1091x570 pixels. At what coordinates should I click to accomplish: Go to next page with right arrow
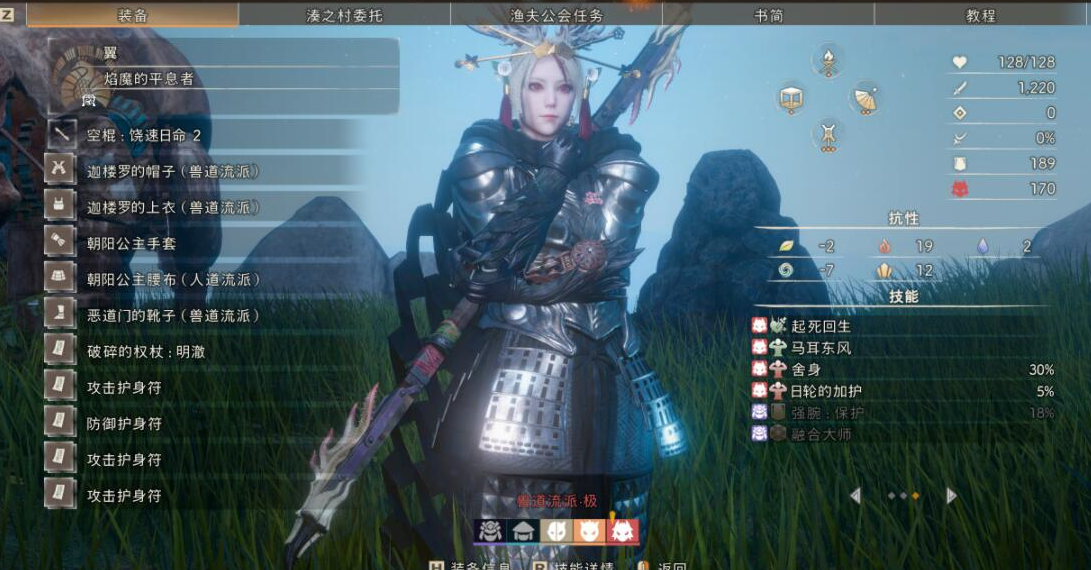click(x=951, y=496)
